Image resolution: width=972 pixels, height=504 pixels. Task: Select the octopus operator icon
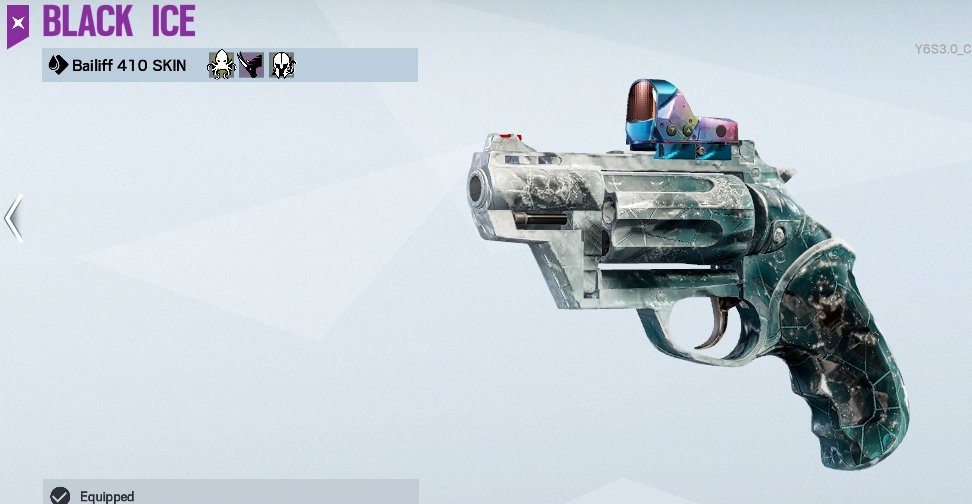(x=220, y=66)
